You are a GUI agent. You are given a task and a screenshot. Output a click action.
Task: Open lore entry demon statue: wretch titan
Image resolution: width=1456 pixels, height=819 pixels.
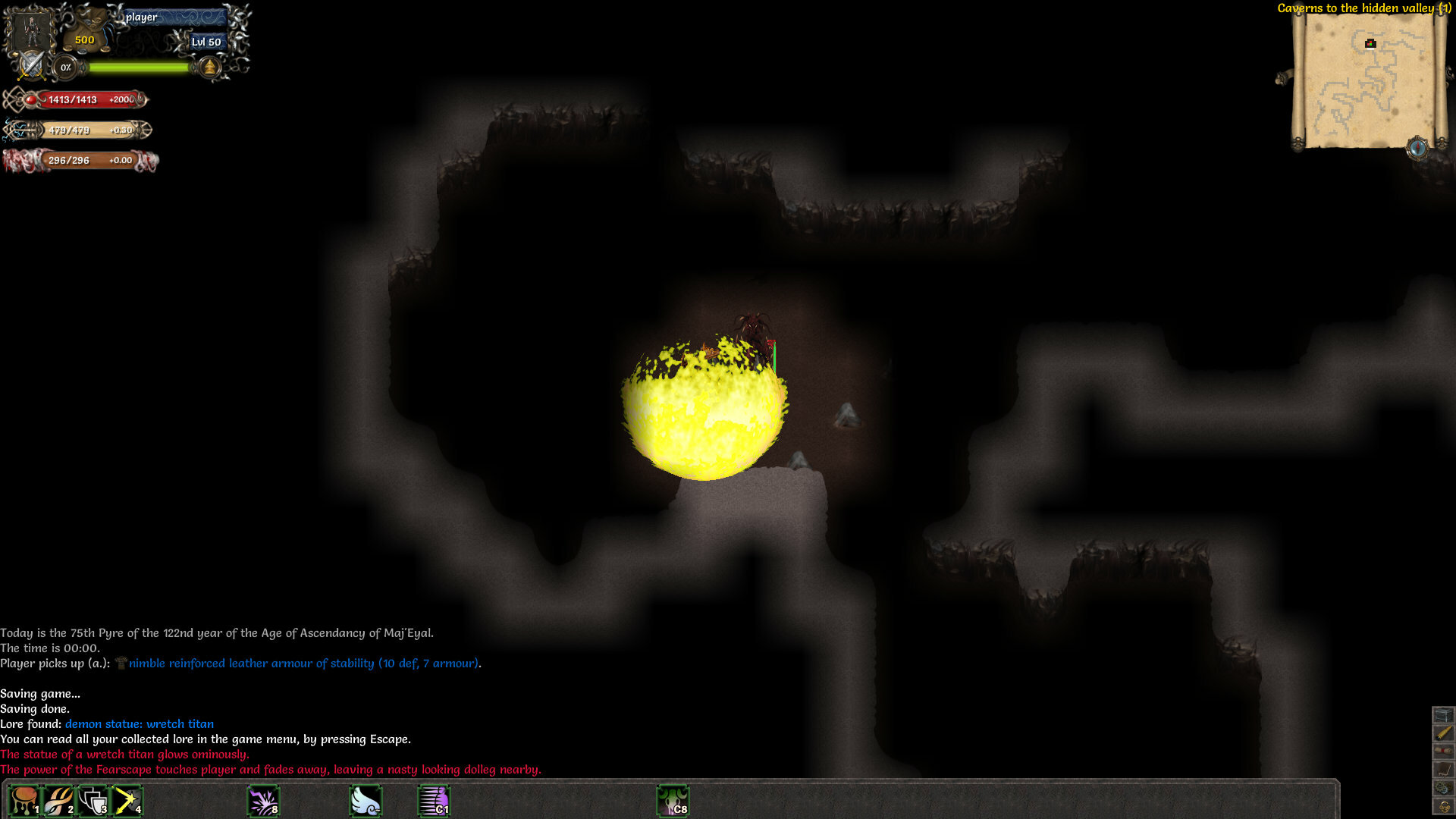[140, 723]
